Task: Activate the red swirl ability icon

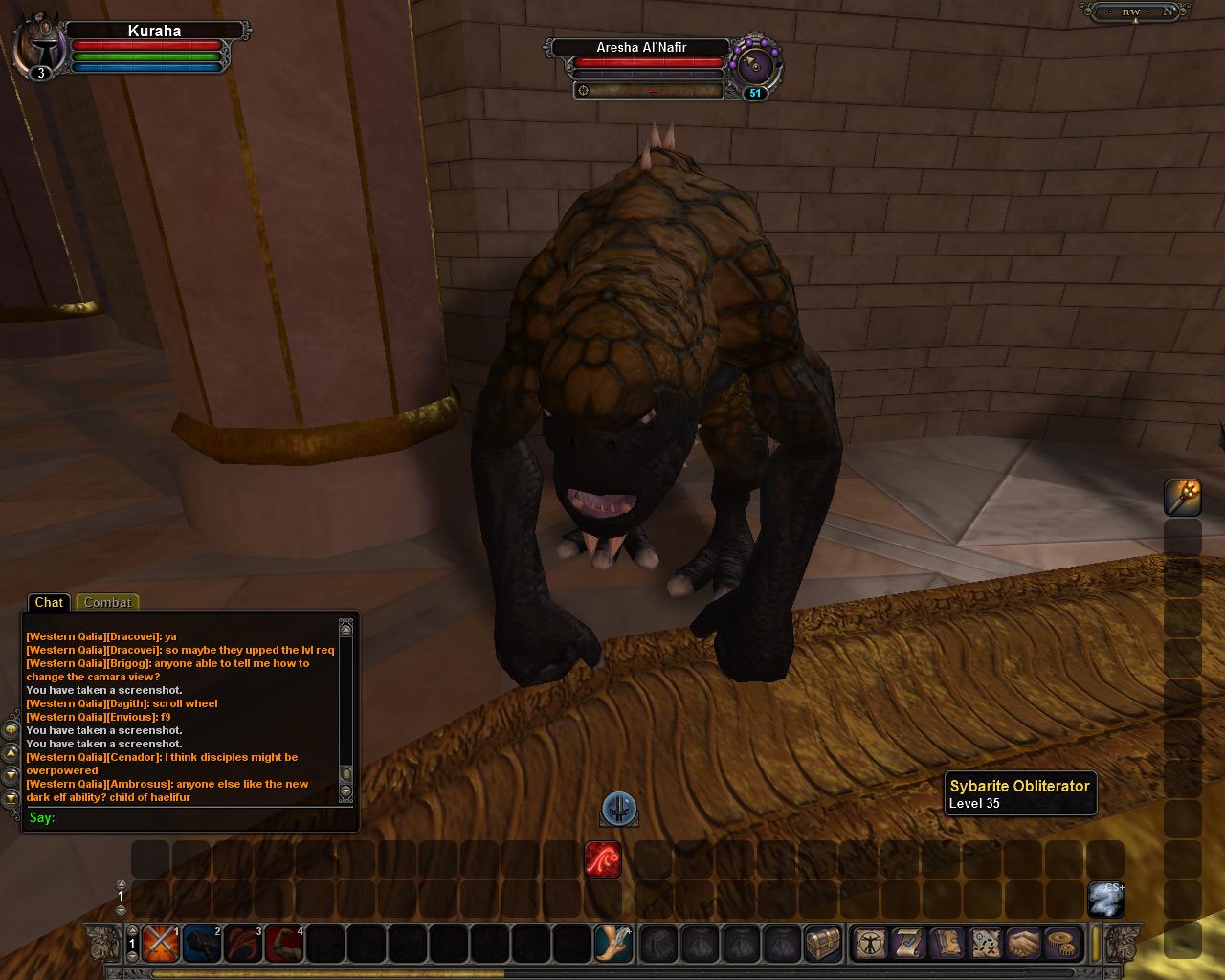Action: click(603, 859)
